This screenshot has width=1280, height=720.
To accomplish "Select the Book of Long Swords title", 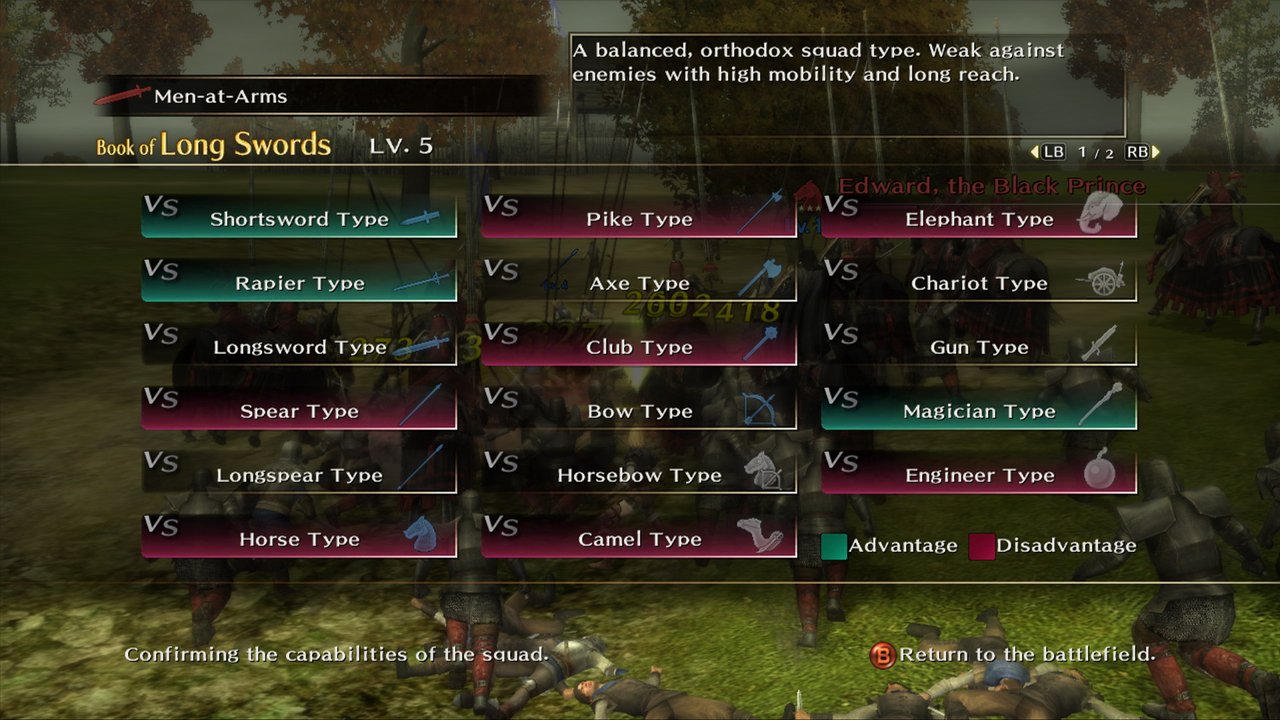I will pyautogui.click(x=215, y=145).
